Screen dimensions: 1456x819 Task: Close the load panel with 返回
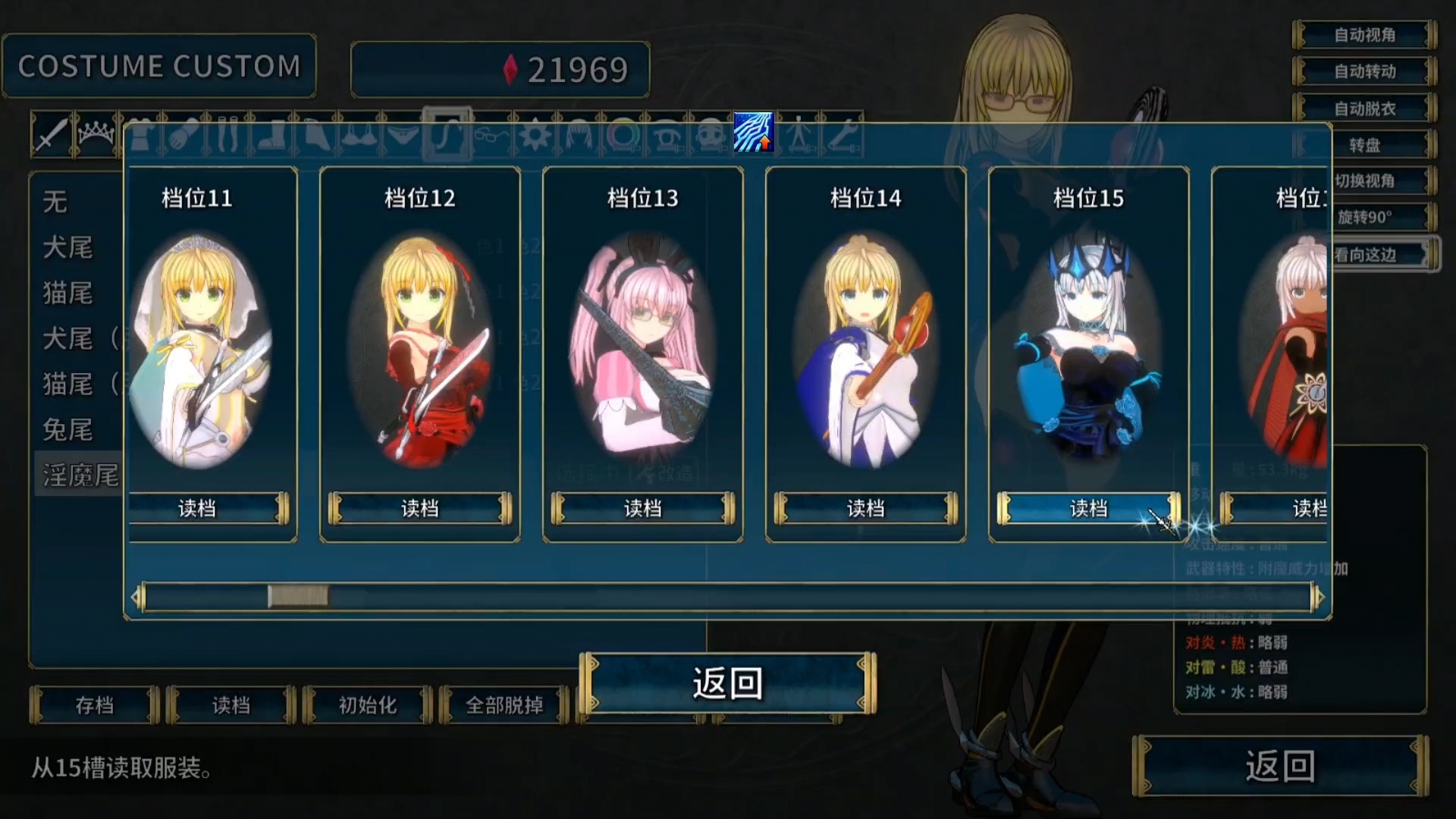tap(727, 683)
